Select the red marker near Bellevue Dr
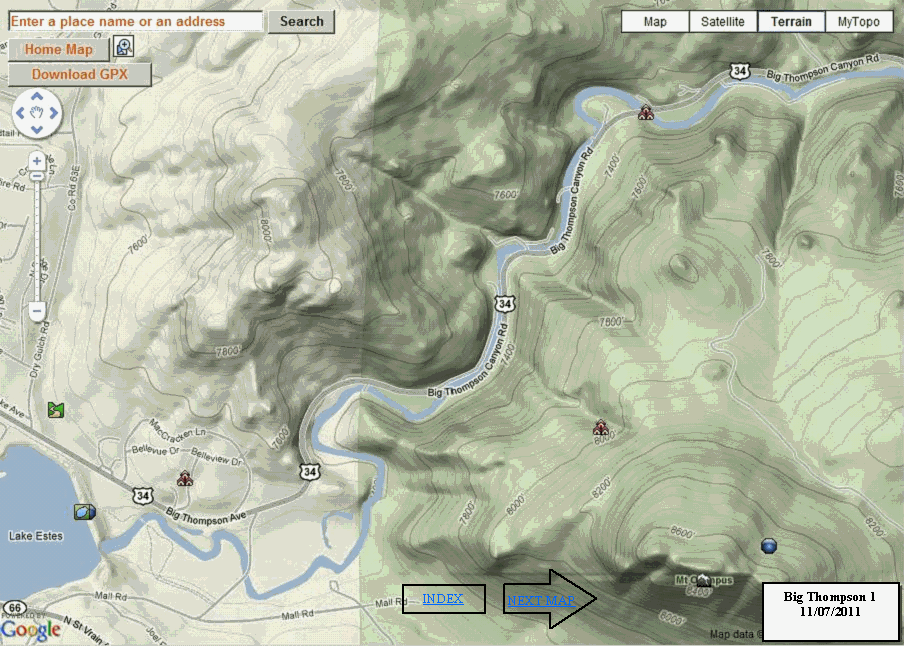904x646 pixels. (184, 479)
